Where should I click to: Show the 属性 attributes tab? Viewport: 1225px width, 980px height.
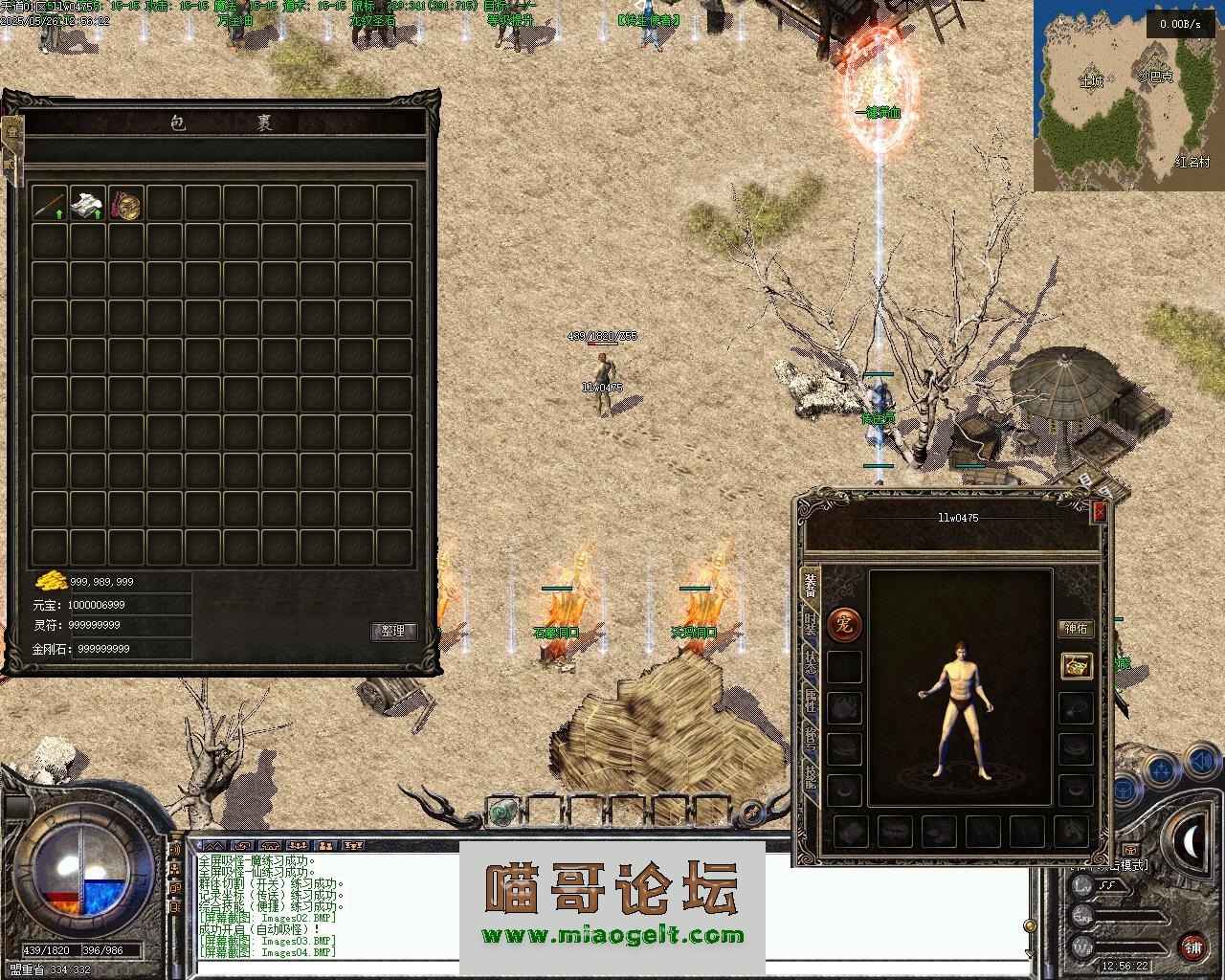pos(811,702)
